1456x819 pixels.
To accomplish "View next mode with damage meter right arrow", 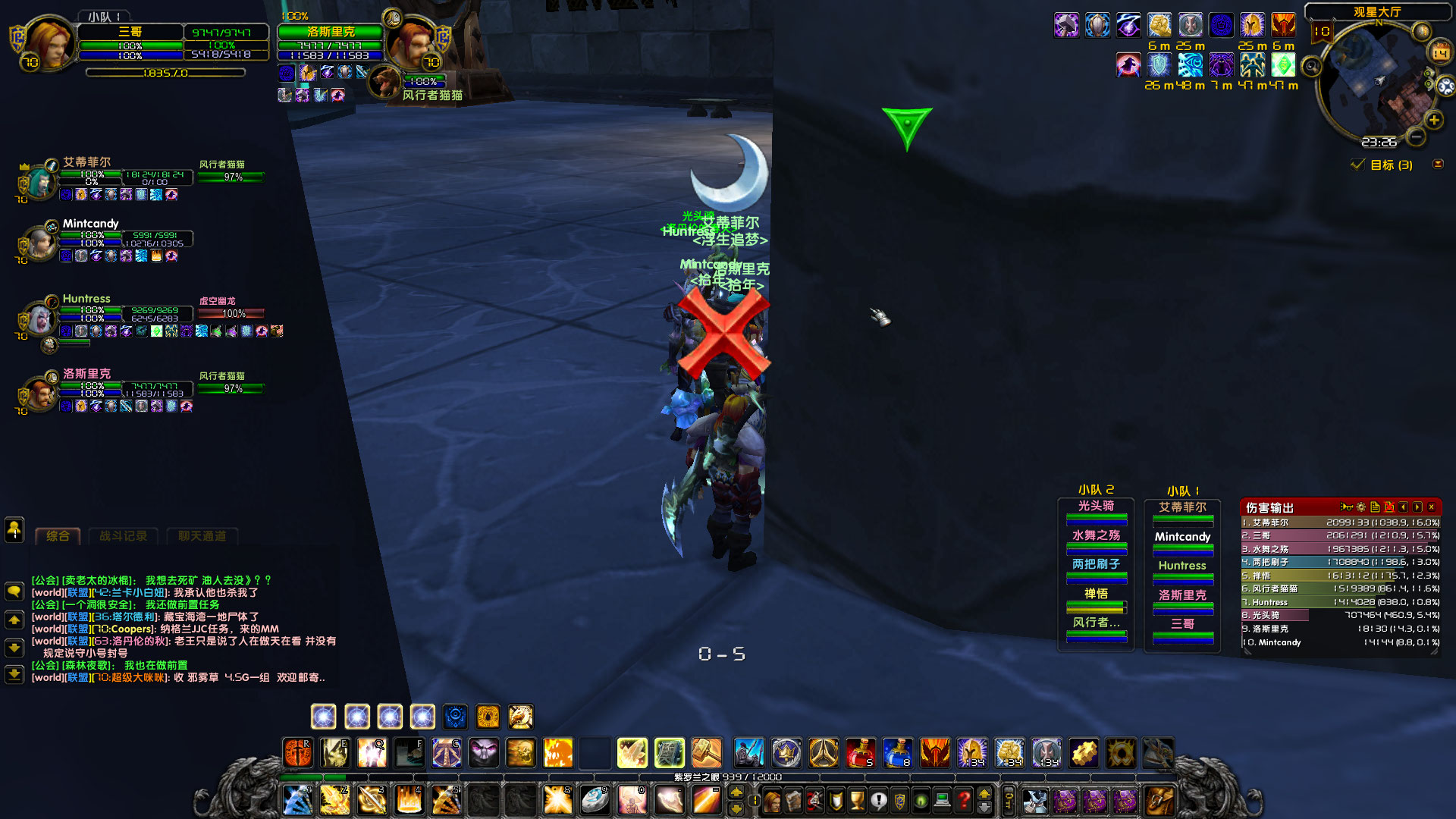I will click(1417, 507).
